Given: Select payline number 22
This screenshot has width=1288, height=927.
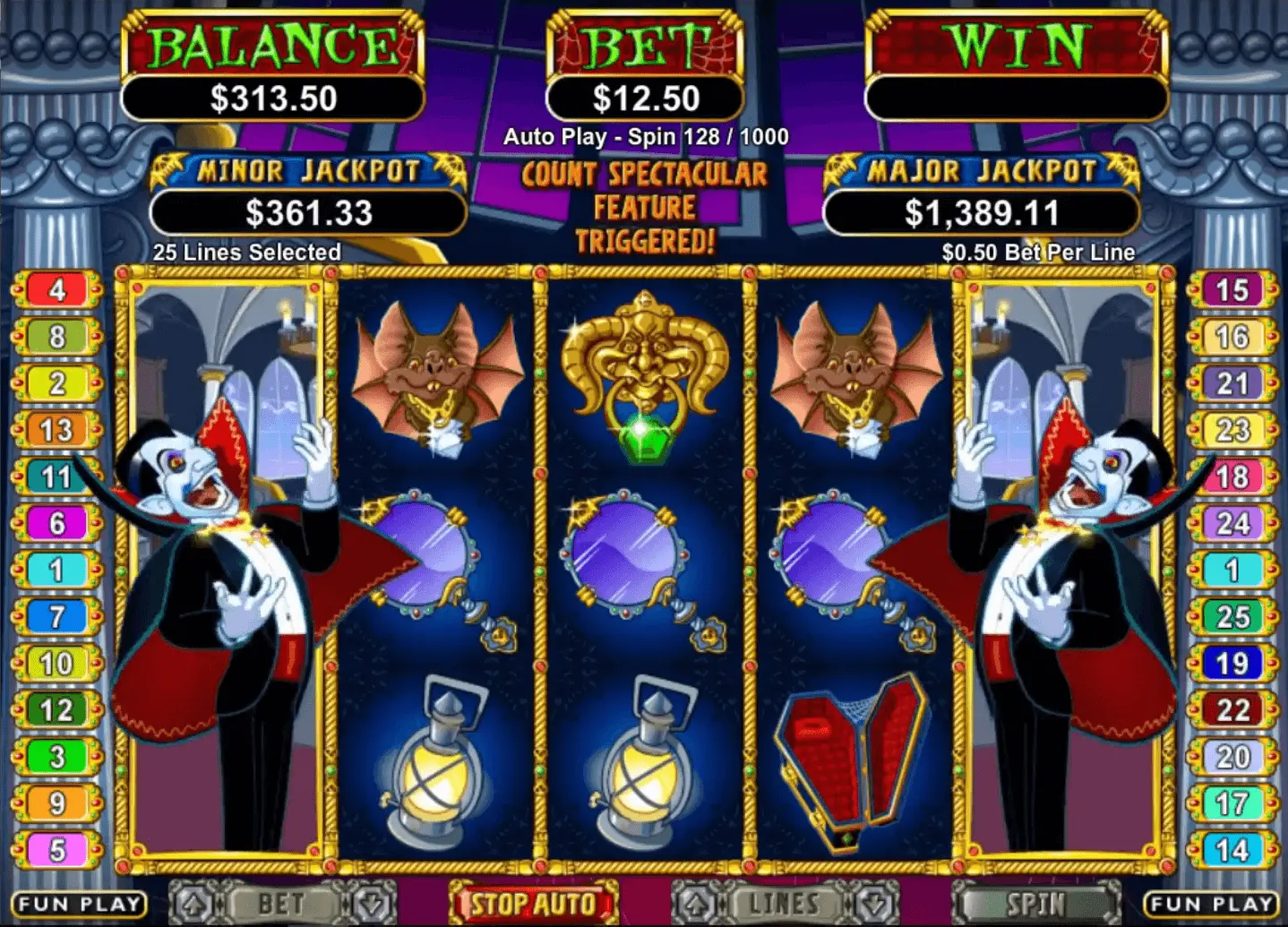Looking at the screenshot, I should pyautogui.click(x=1232, y=710).
